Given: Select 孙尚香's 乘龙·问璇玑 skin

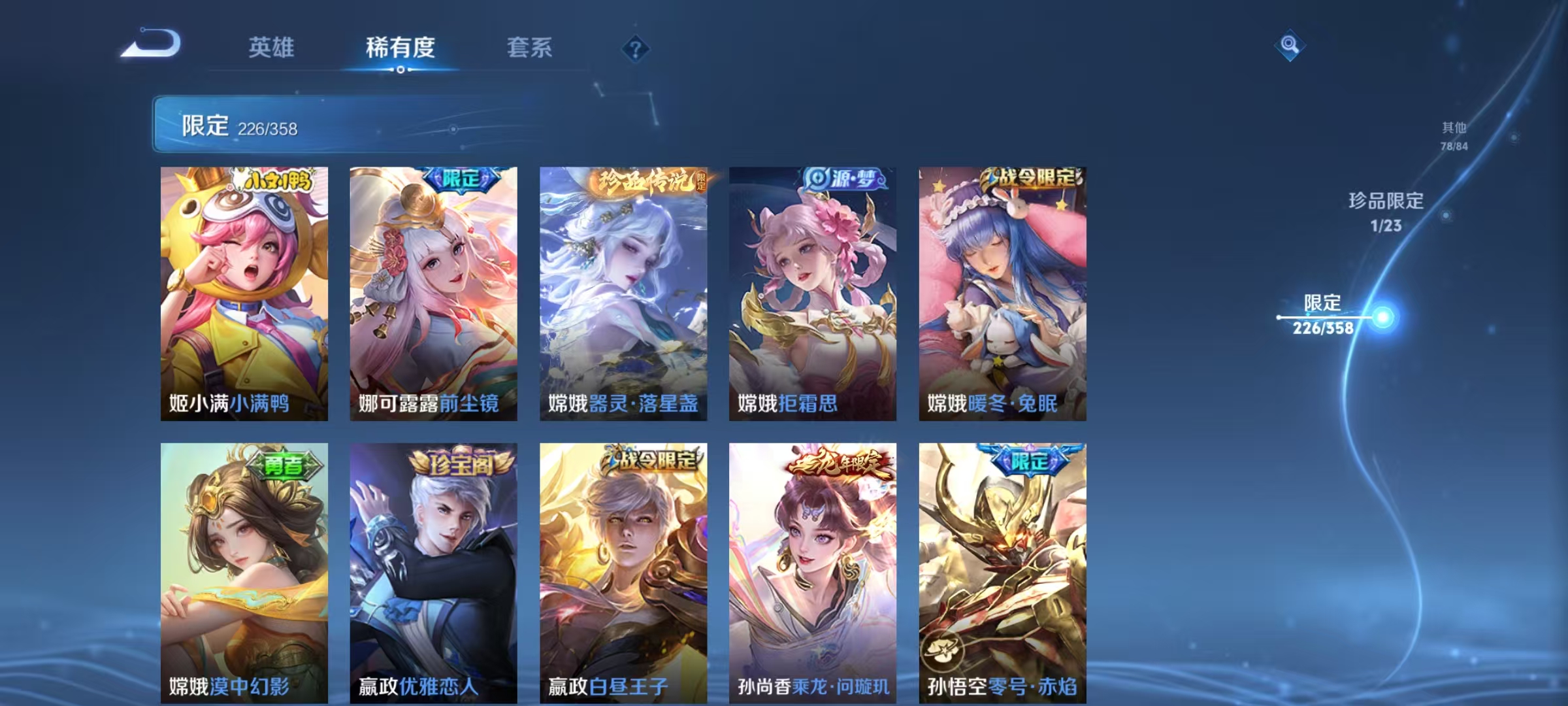Looking at the screenshot, I should [x=811, y=569].
